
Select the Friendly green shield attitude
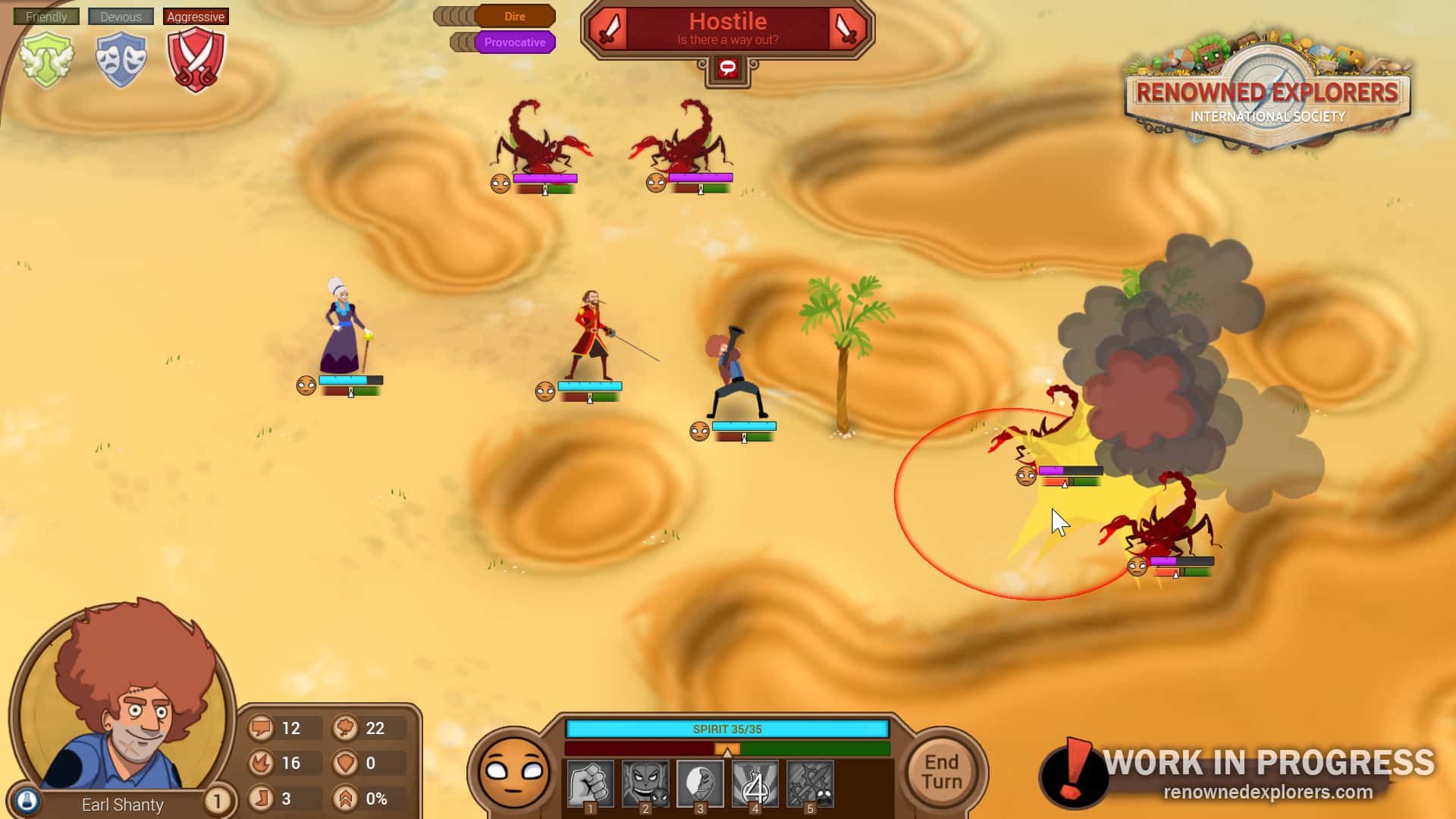click(47, 59)
